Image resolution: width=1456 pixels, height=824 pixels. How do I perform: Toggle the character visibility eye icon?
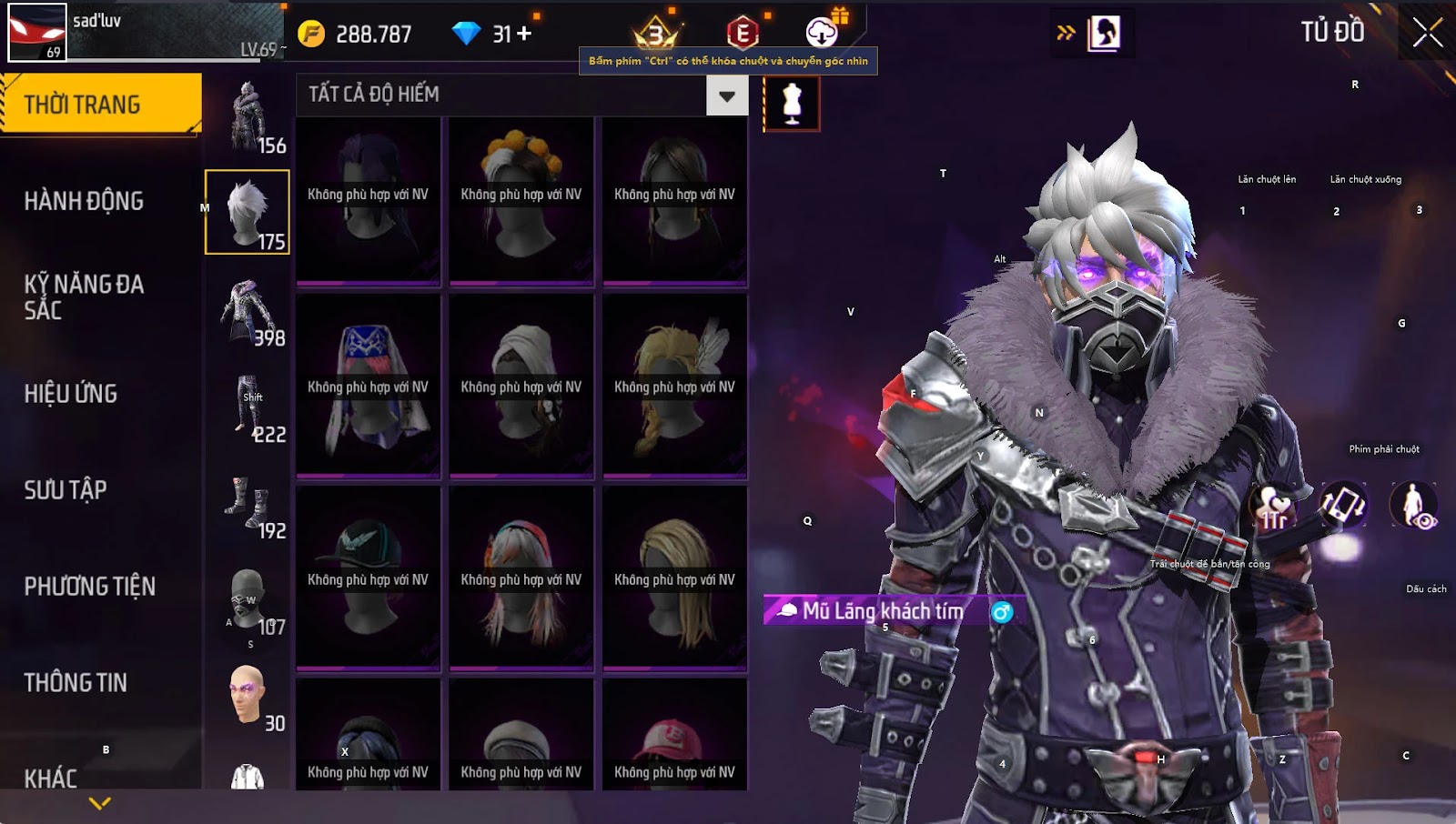pos(1413,505)
